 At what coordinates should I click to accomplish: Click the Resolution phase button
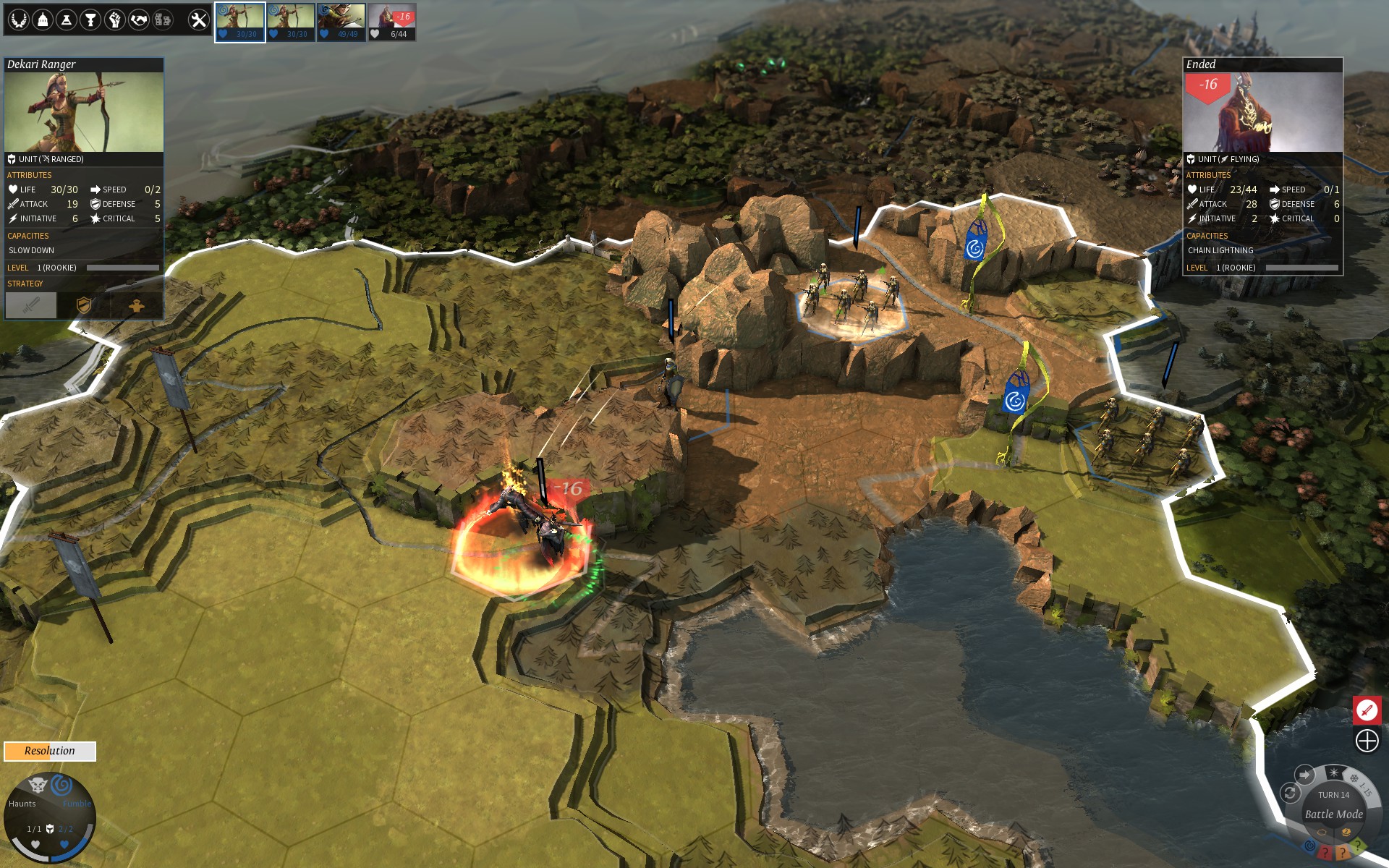50,751
